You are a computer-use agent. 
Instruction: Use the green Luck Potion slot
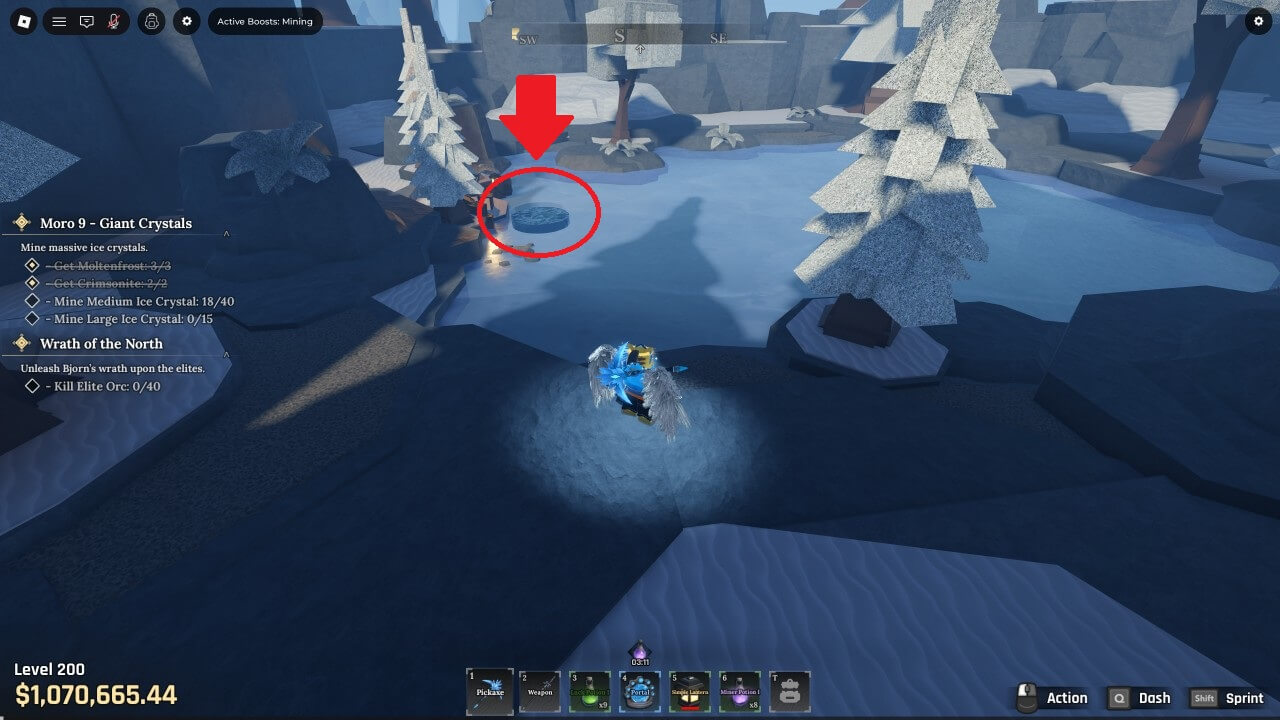point(590,691)
